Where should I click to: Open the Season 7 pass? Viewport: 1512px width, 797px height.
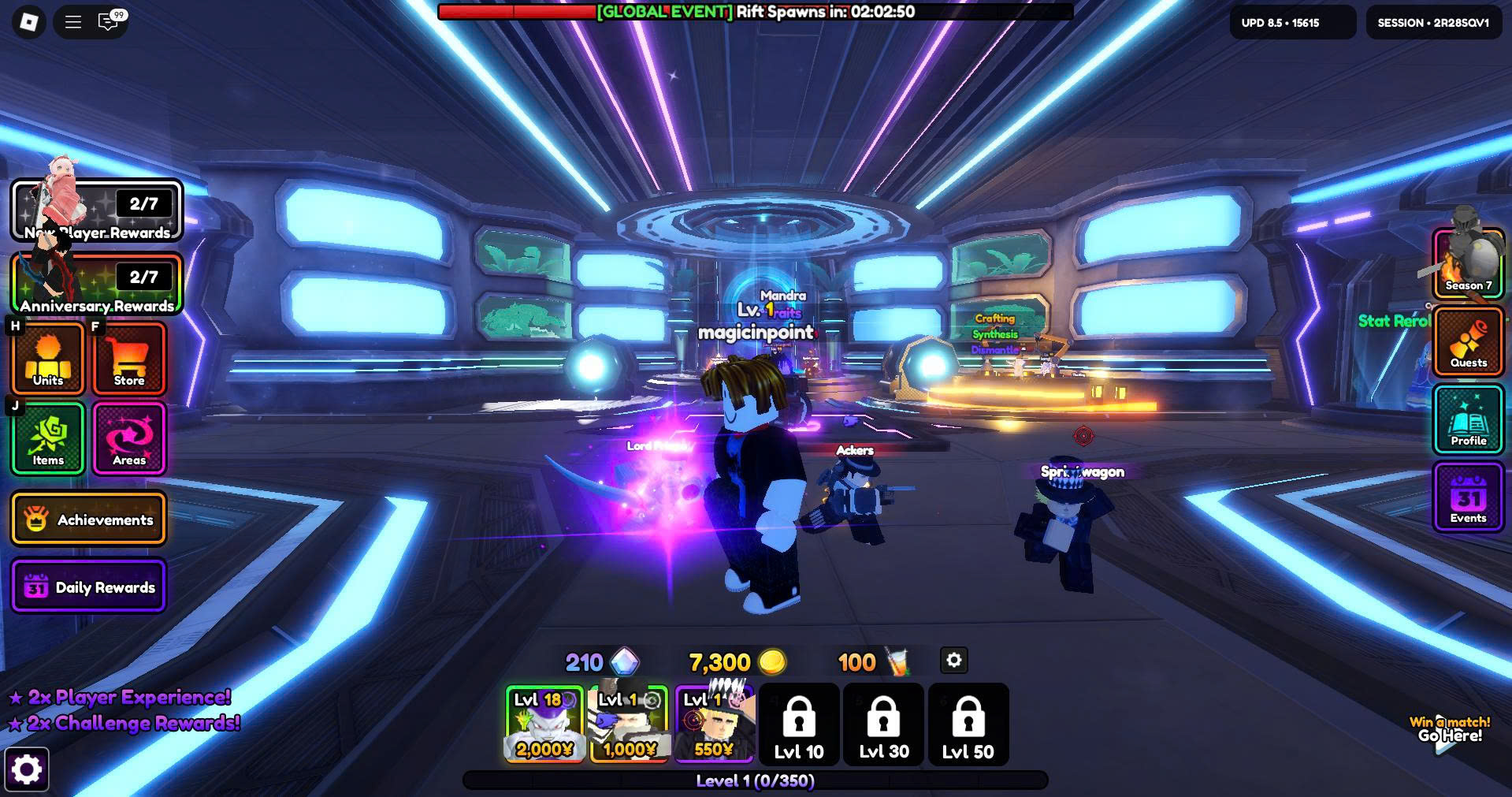(x=1468, y=264)
